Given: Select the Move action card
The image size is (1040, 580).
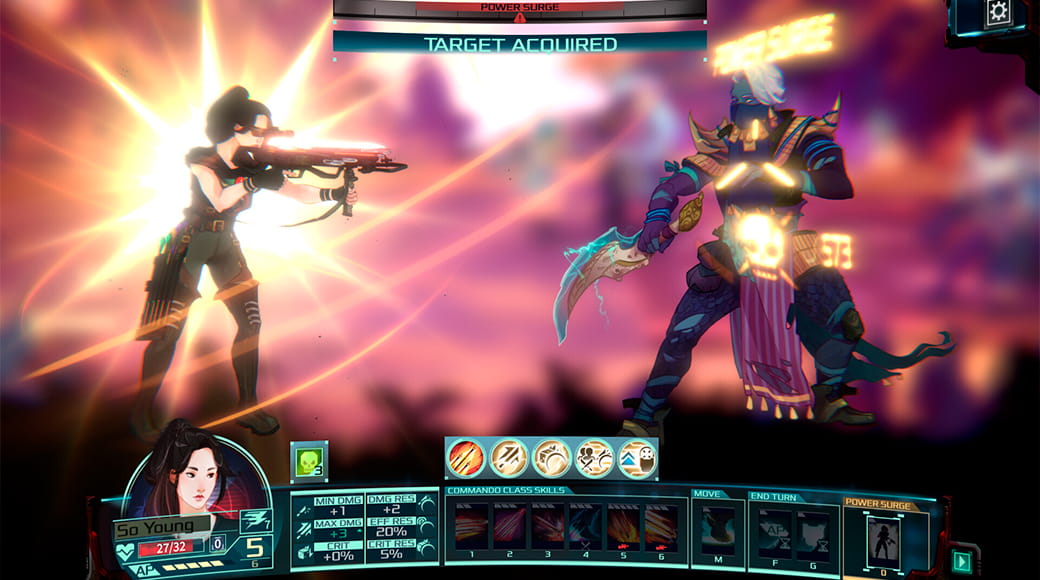Looking at the screenshot, I should 718,529.
